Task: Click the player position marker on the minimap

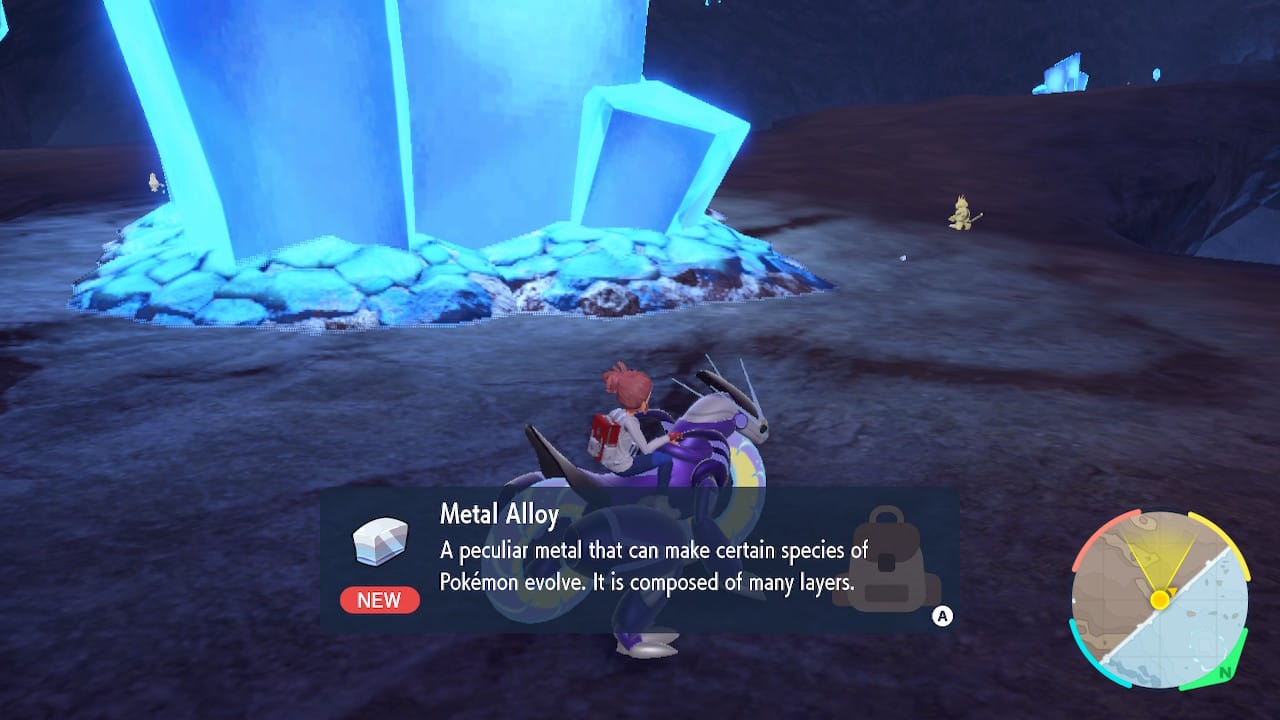Action: coord(1160,600)
